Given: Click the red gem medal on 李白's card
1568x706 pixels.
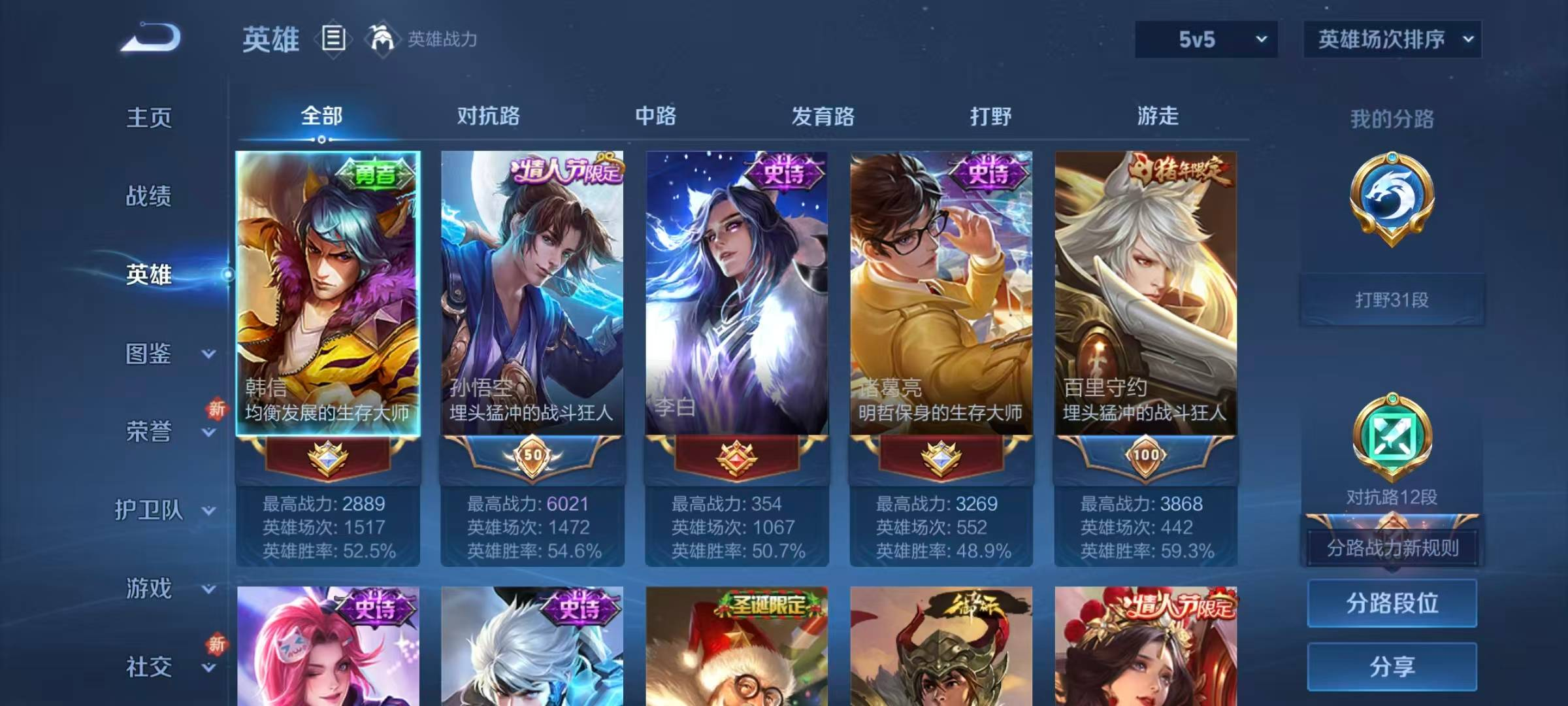Looking at the screenshot, I should pos(736,458).
